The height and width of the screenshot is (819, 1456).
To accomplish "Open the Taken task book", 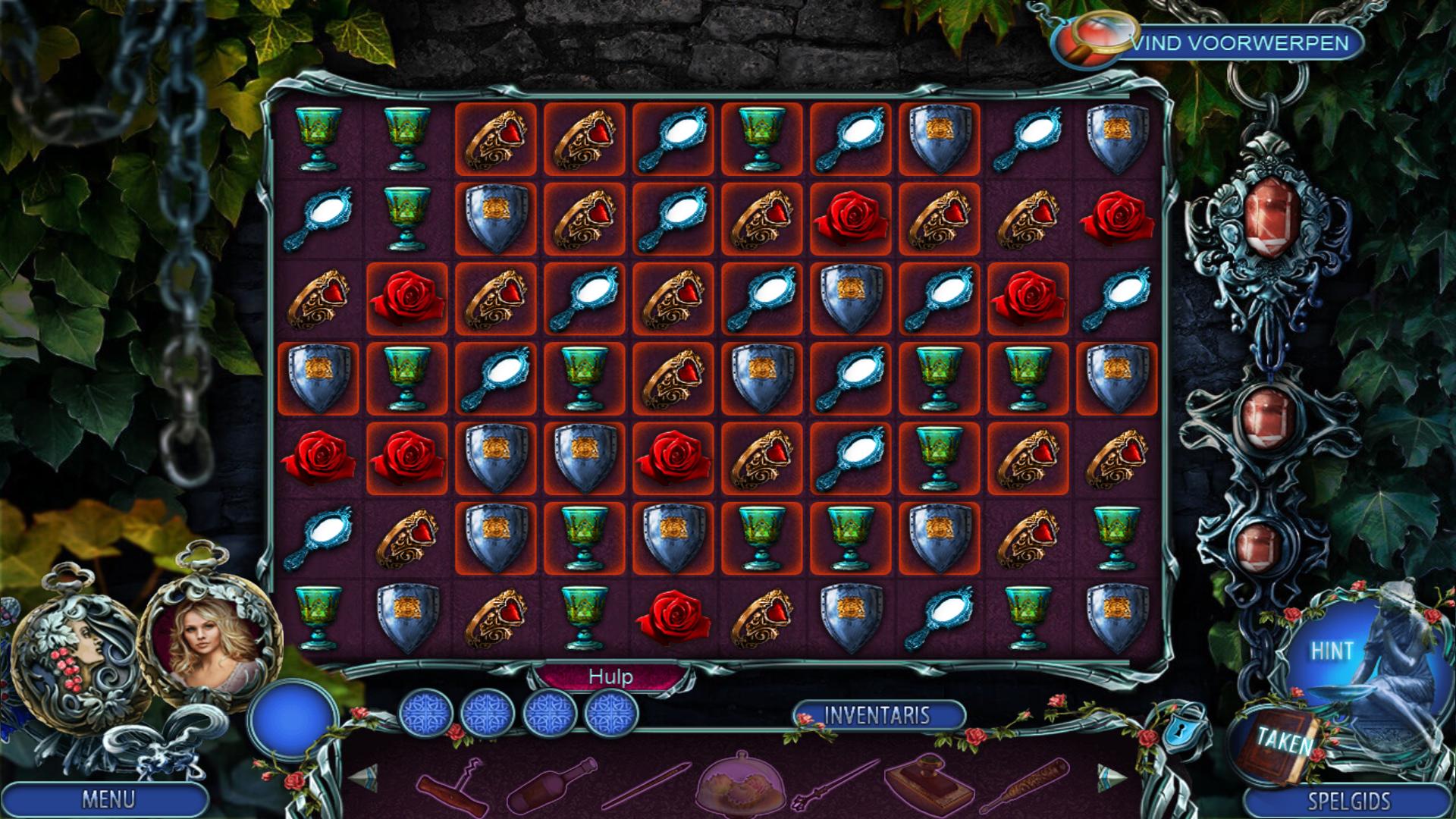I will pos(1283,742).
